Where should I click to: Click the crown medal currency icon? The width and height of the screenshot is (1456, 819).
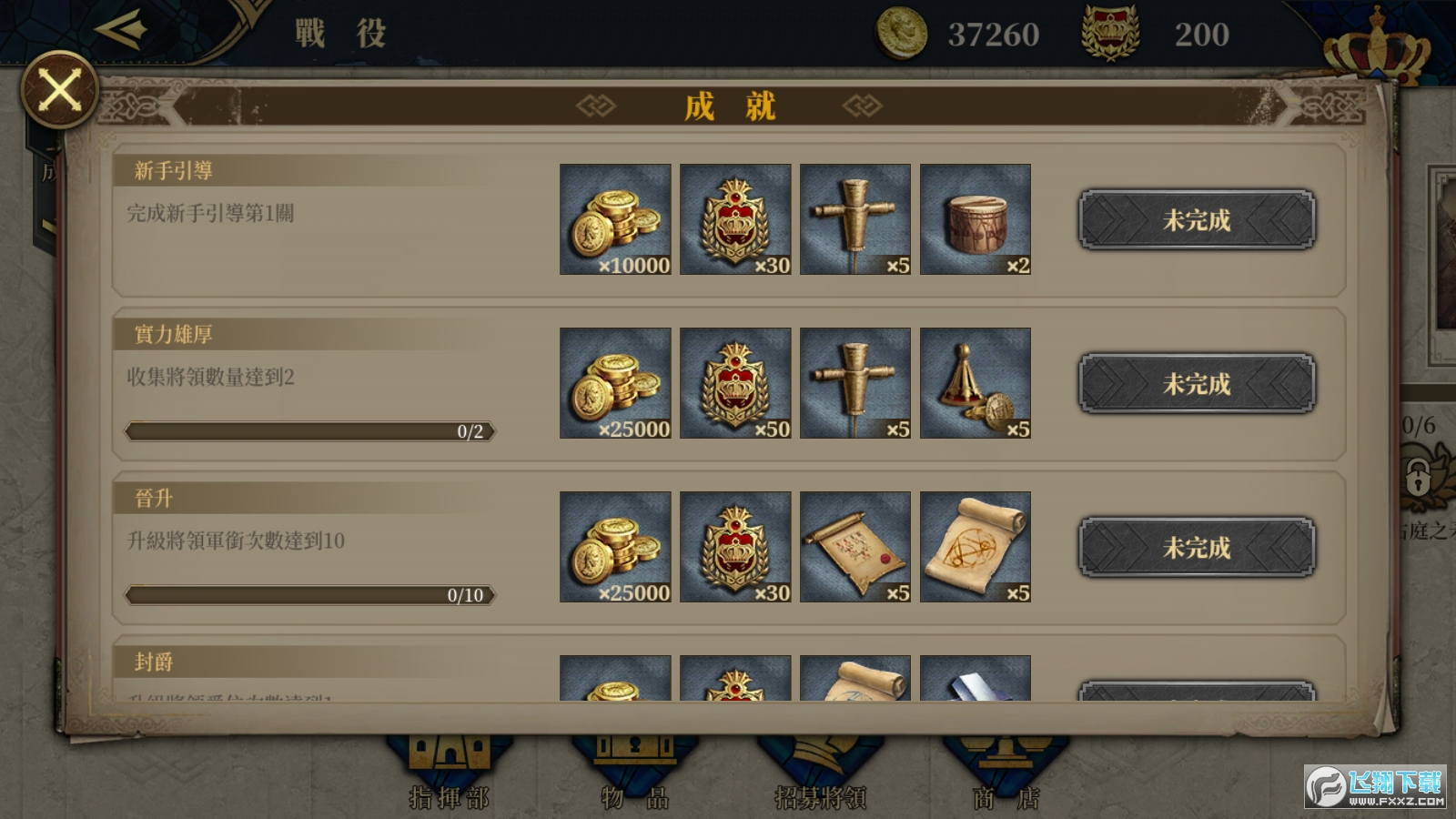pos(1109,34)
